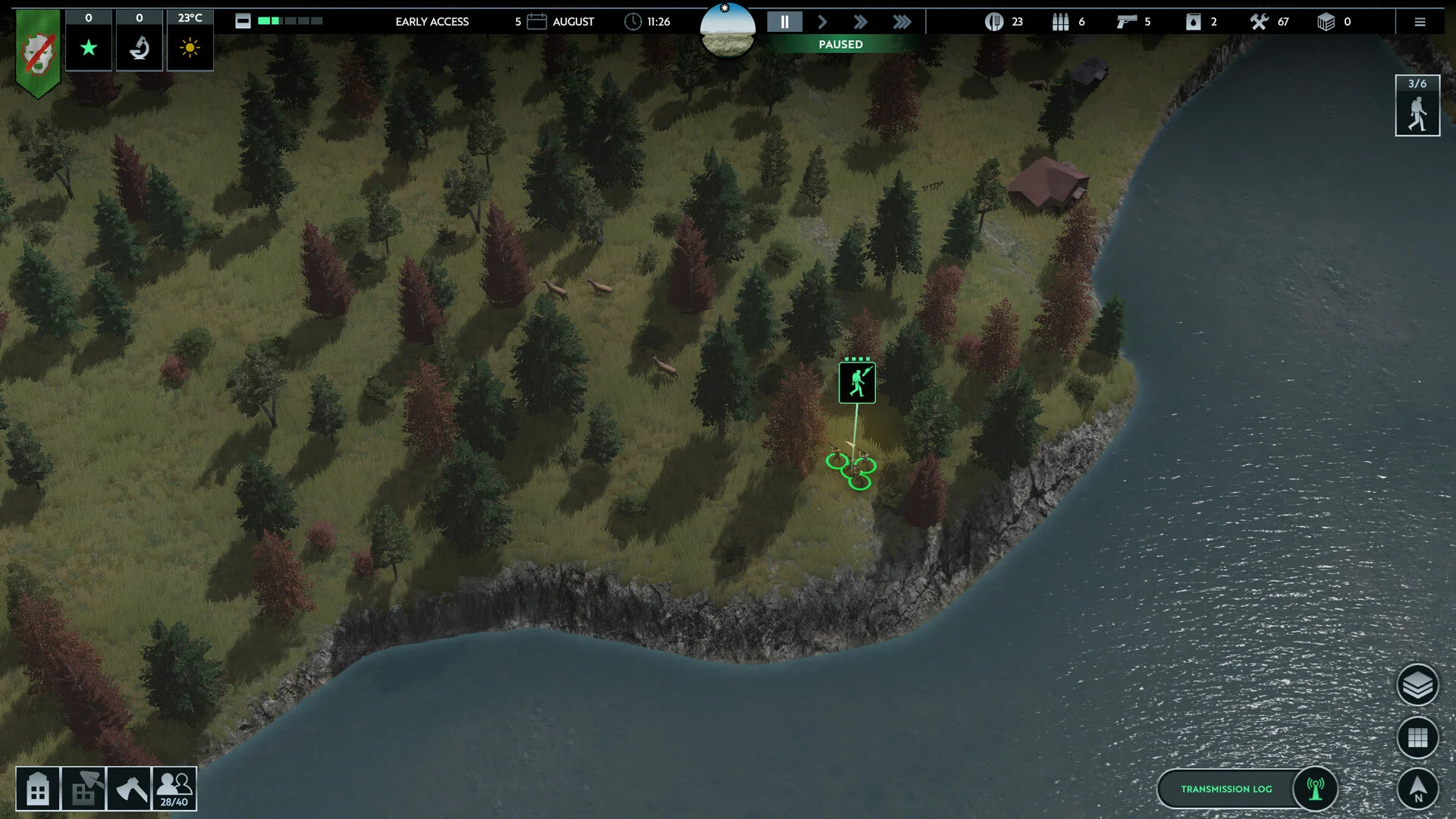
Task: Open the building construction menu
Action: pyautogui.click(x=38, y=789)
